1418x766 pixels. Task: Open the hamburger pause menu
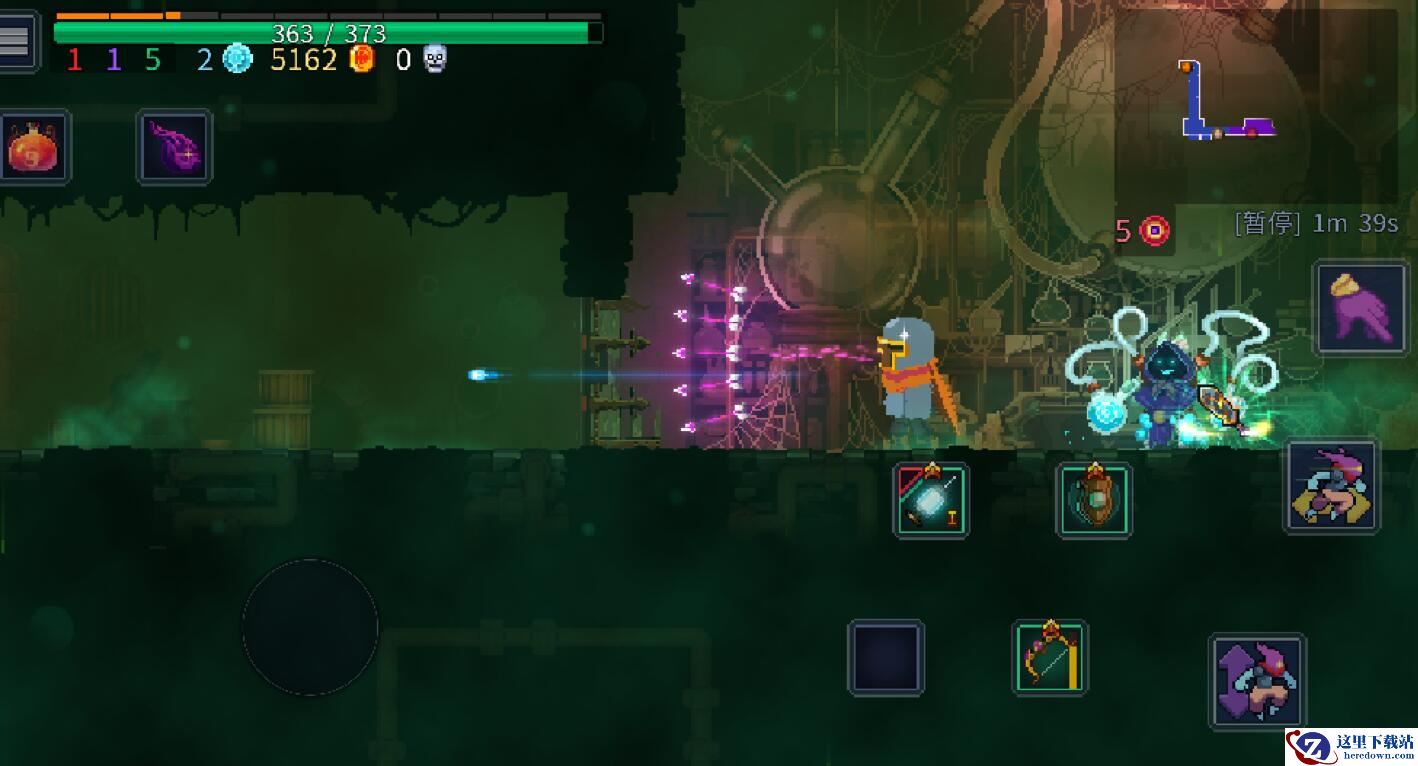pos(17,40)
